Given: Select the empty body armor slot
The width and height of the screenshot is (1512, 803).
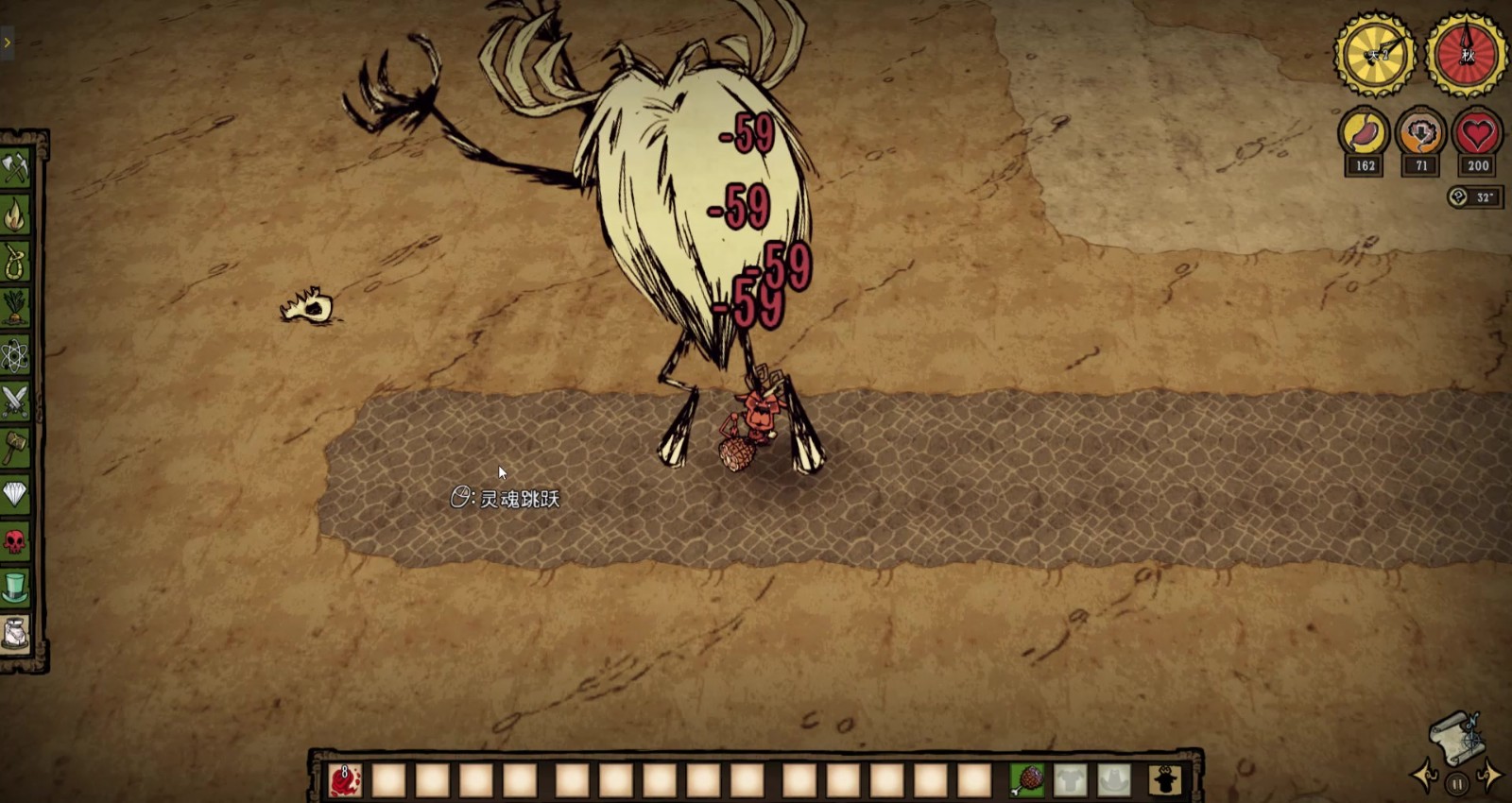Looking at the screenshot, I should (x=1070, y=780).
